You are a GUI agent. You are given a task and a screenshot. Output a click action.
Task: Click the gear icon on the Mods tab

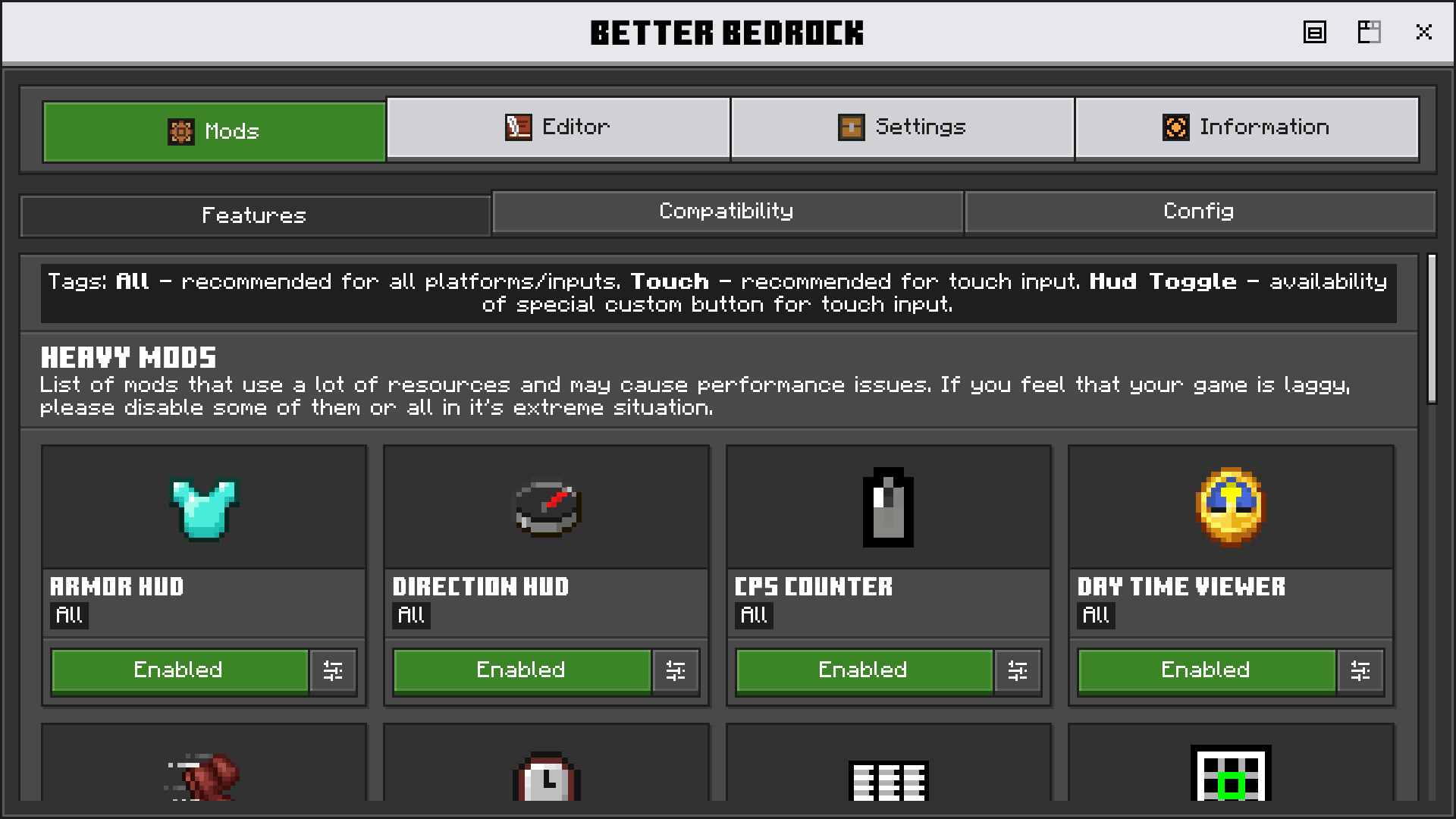(x=180, y=130)
